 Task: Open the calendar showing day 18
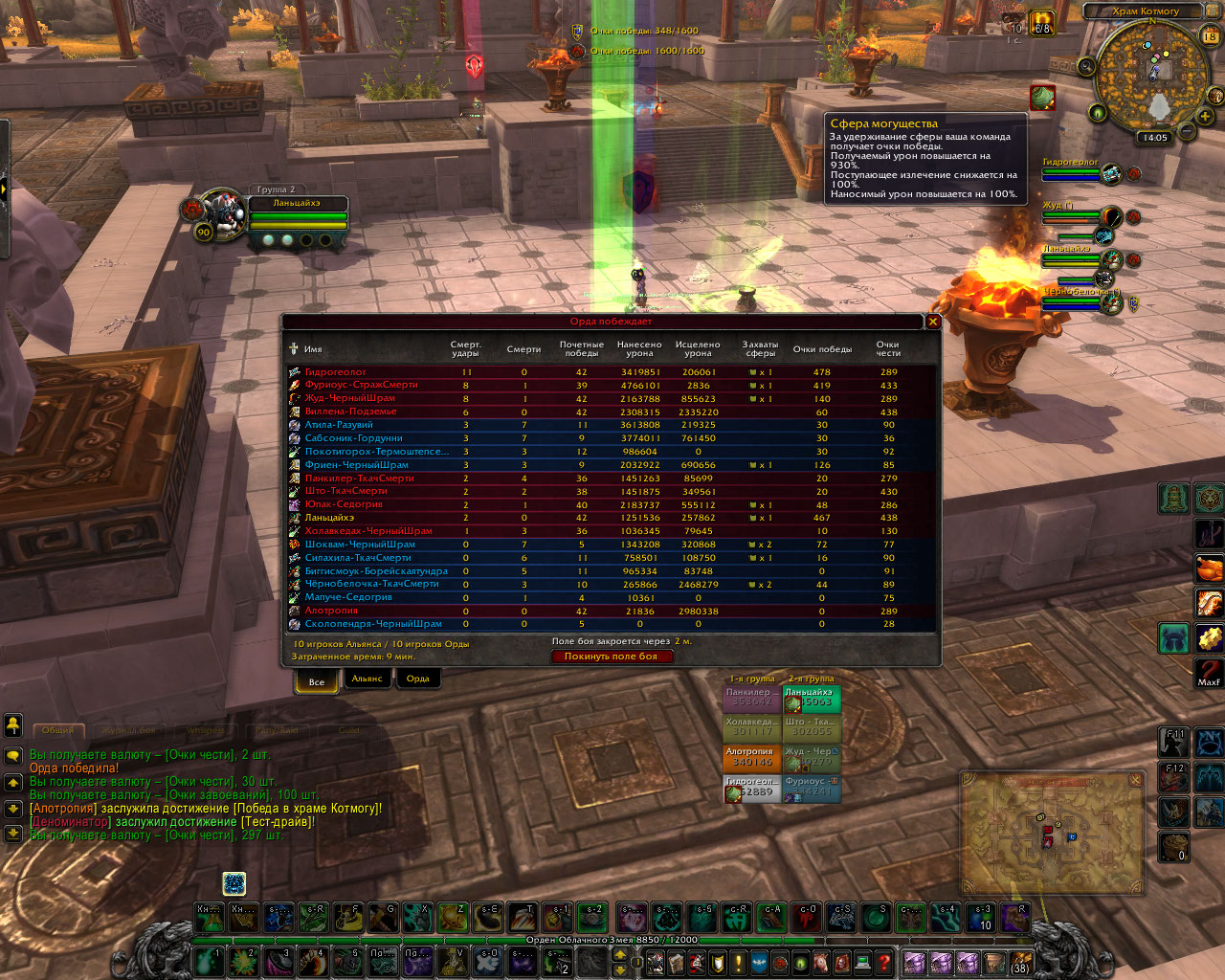pyautogui.click(x=1210, y=36)
